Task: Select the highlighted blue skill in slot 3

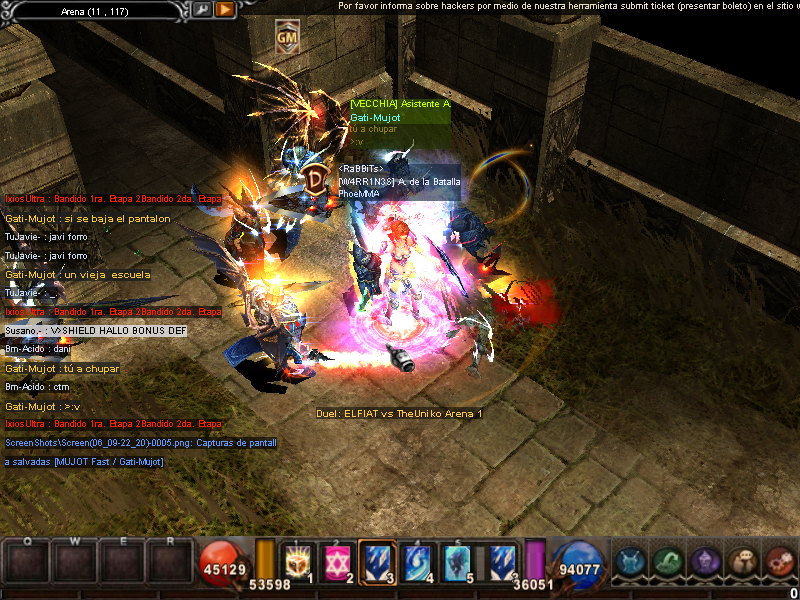Action: tap(376, 562)
